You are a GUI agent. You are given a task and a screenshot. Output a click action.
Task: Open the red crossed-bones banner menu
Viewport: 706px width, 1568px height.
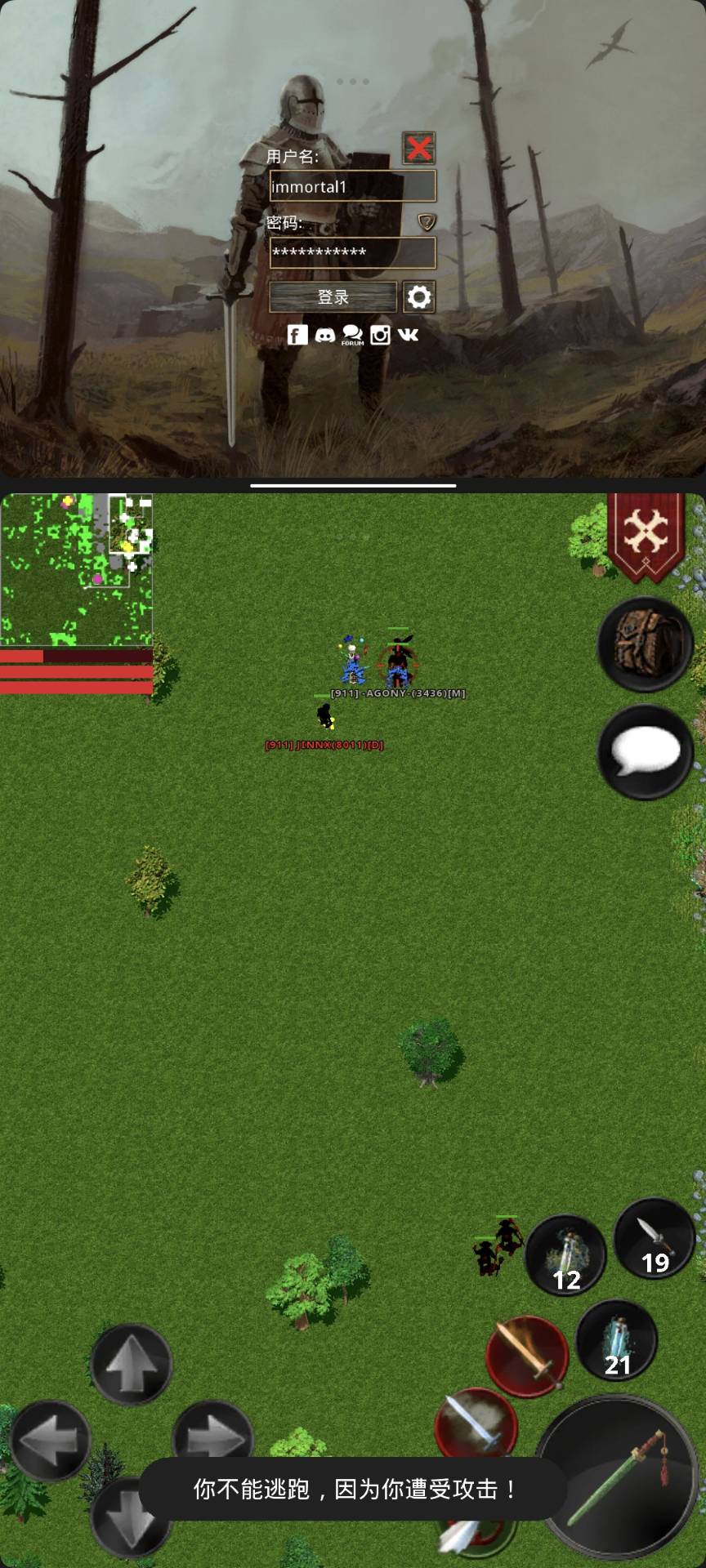point(646,536)
